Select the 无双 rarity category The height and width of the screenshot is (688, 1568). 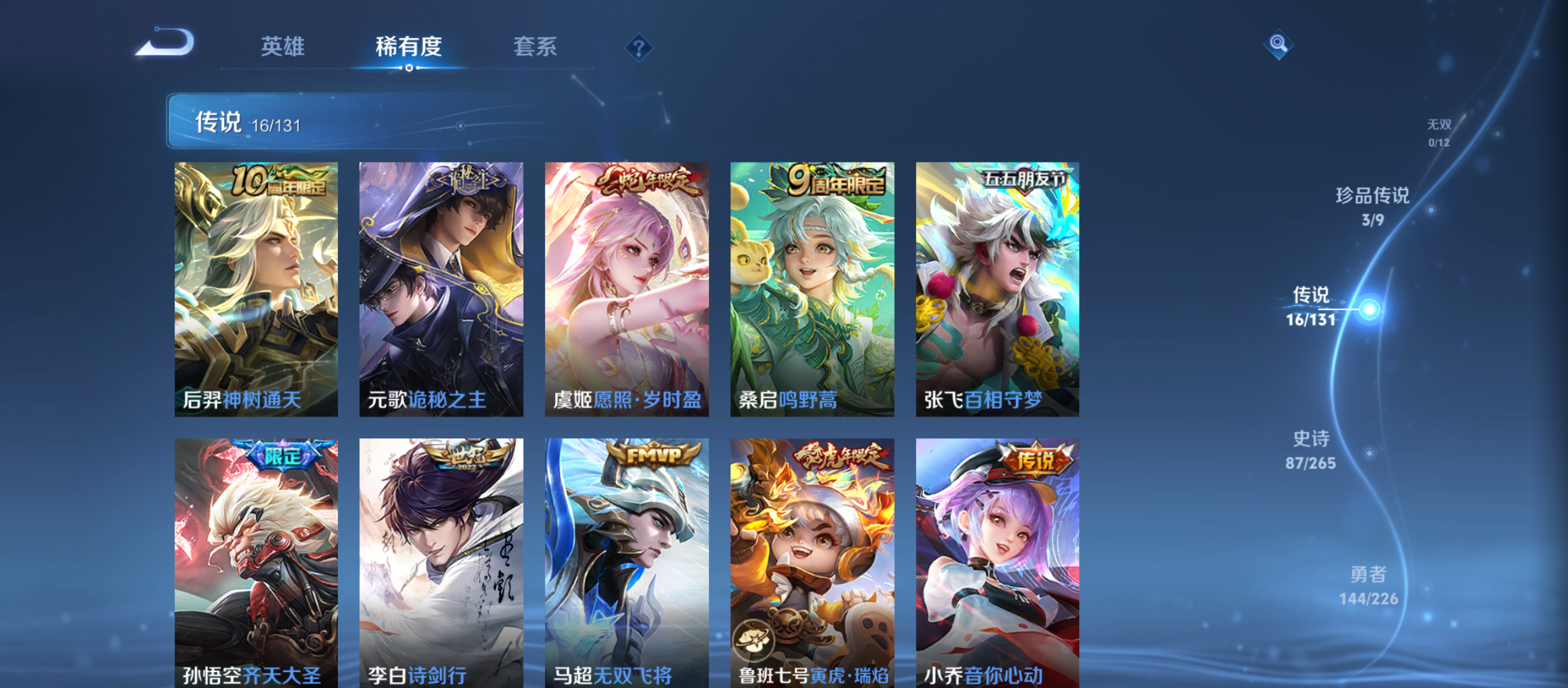tap(1441, 125)
